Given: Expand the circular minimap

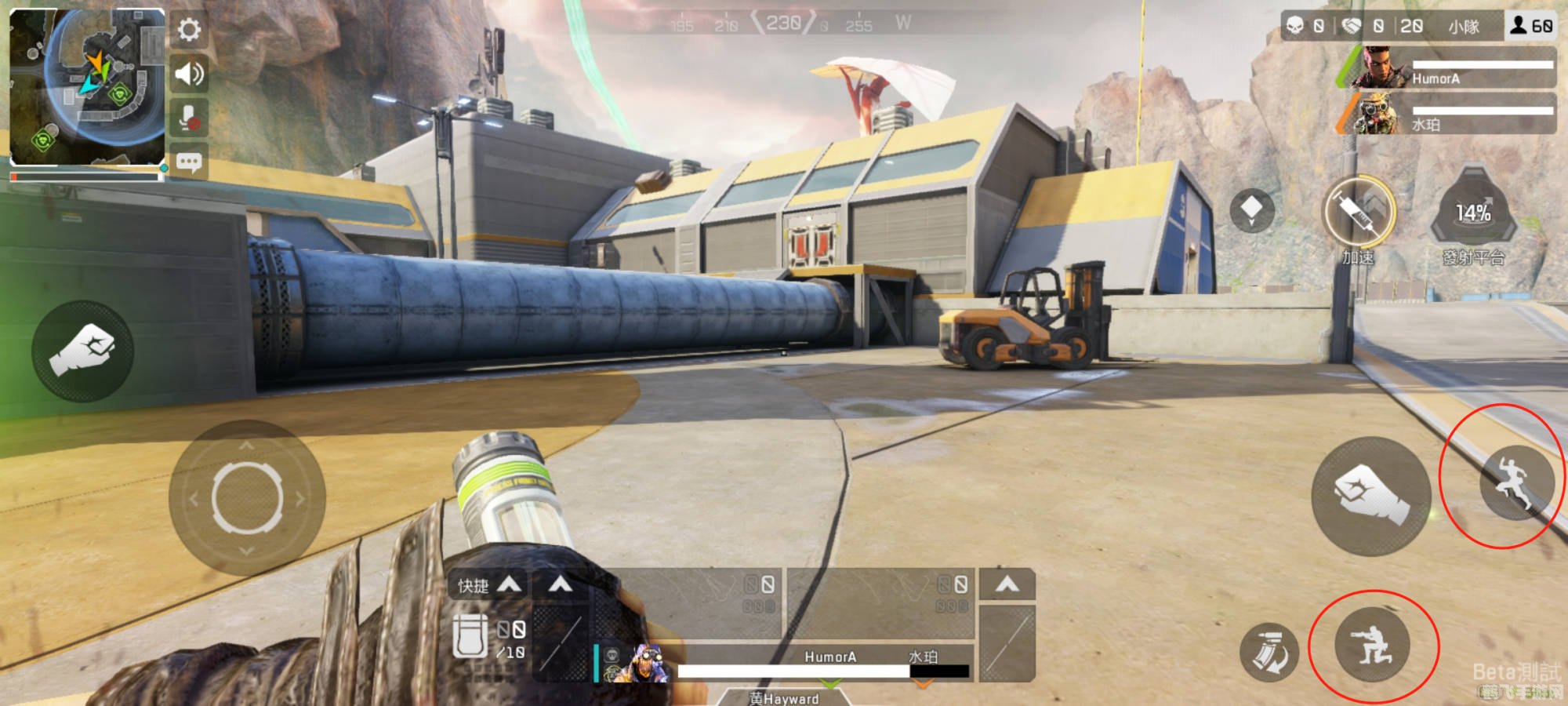Looking at the screenshot, I should [86, 85].
